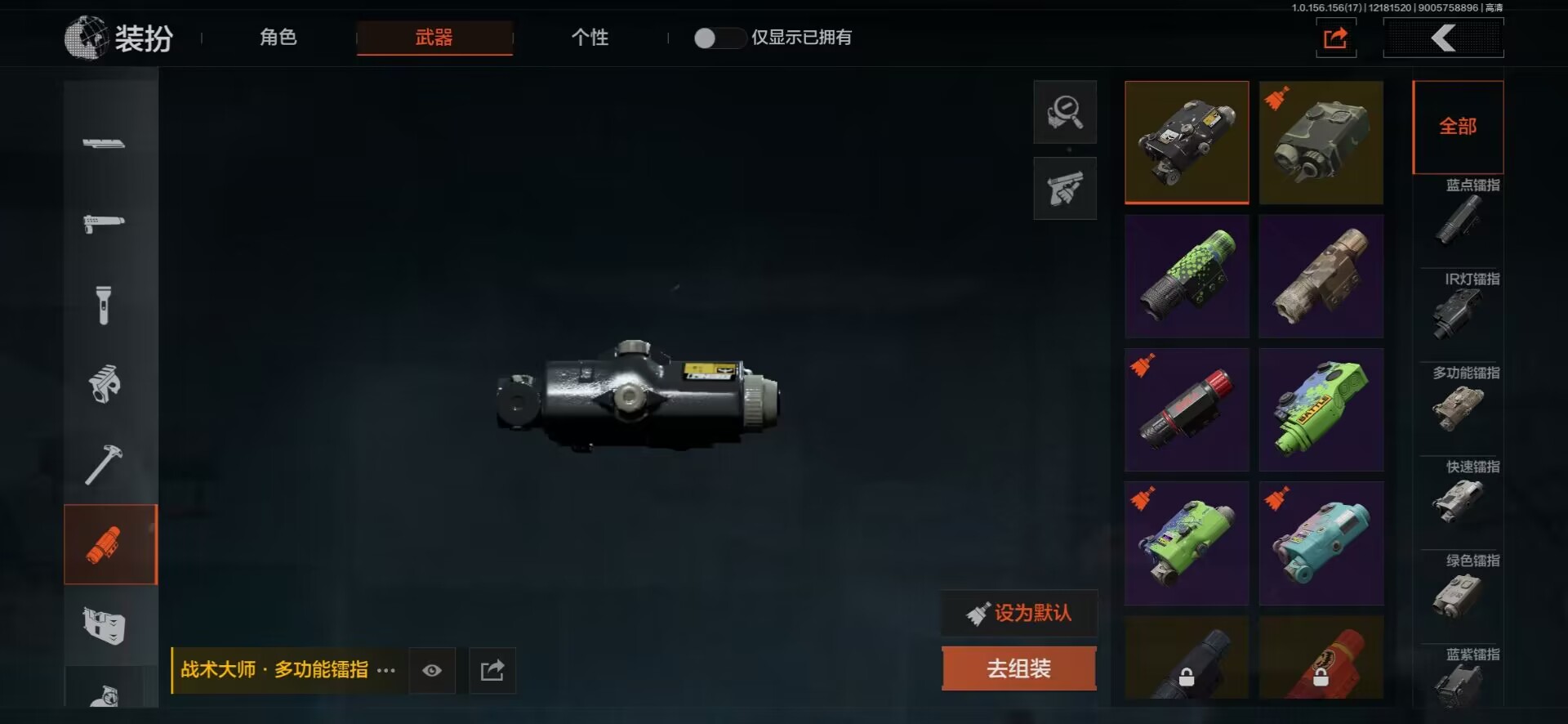Select the green hex-pattern flashlight skin
Viewport: 1568px width, 724px height.
(x=1187, y=276)
